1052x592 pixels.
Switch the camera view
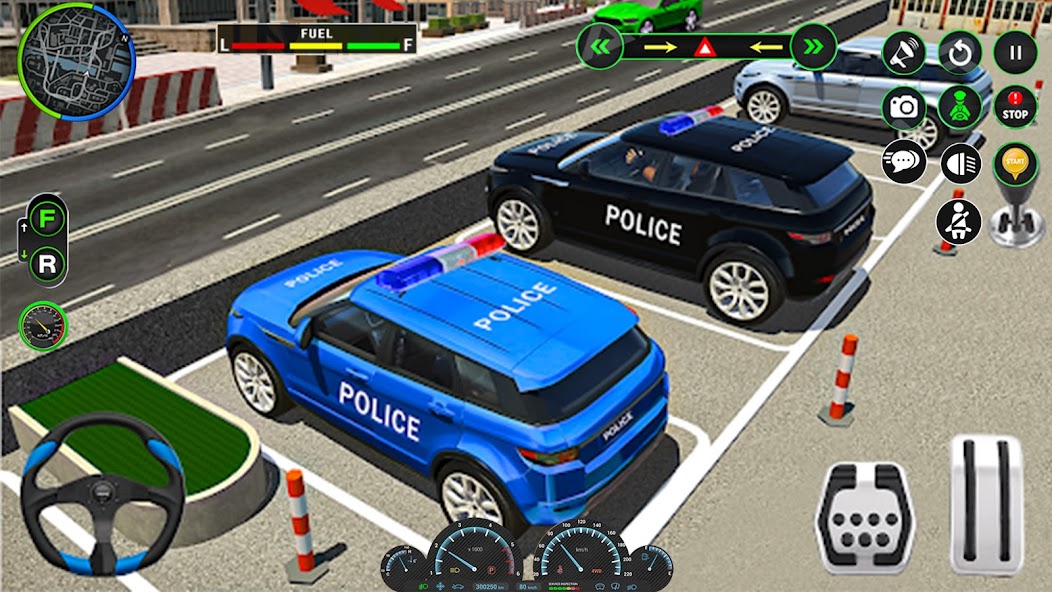pyautogui.click(x=903, y=107)
